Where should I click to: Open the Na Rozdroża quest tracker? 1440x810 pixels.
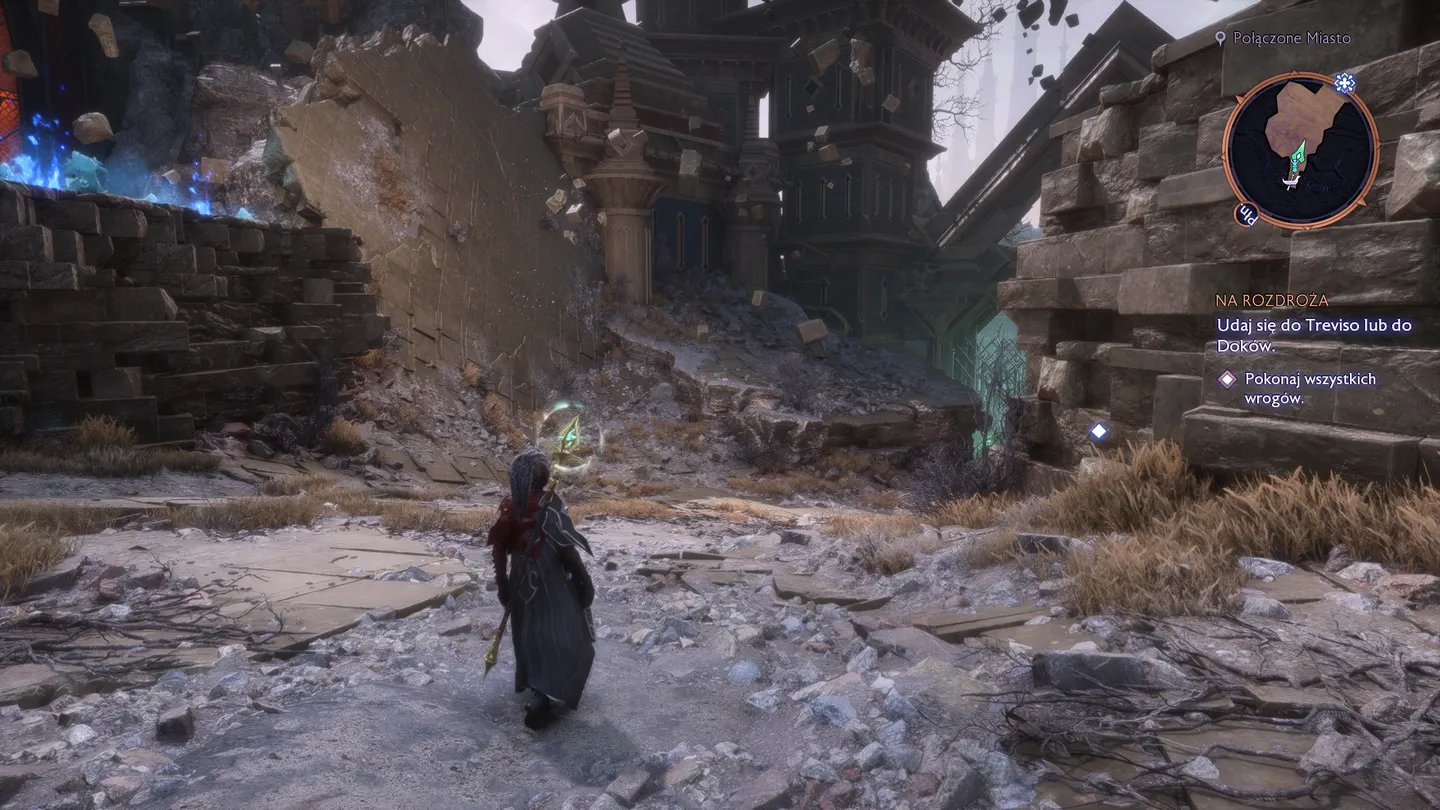pos(1272,300)
